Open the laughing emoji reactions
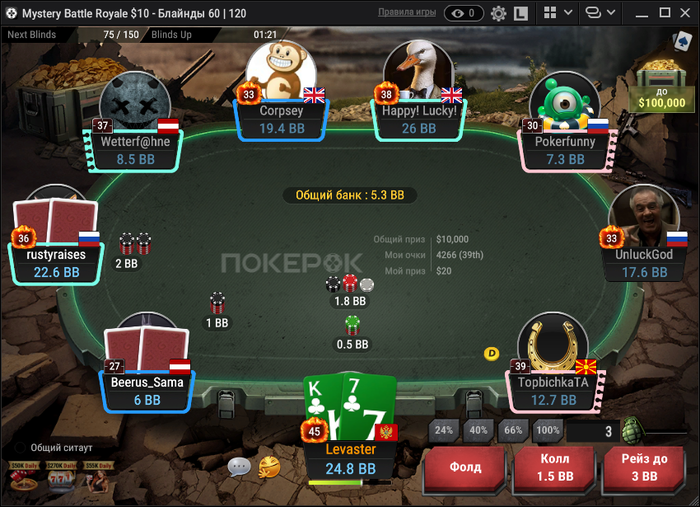This screenshot has height=507, width=700. tap(268, 466)
